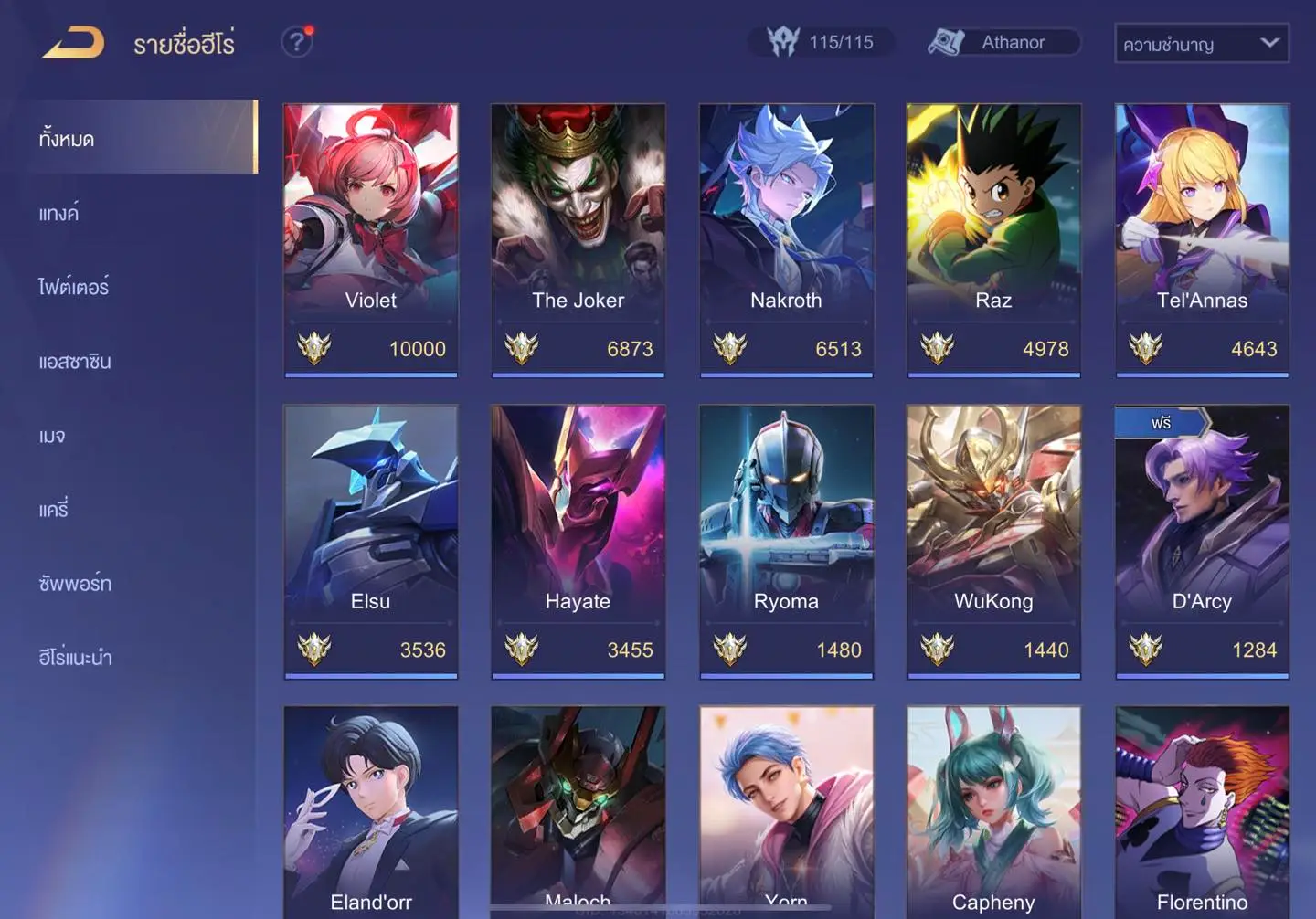
Task: View the ฮีโร่แนะนำ recommended heroes tab
Action: point(75,657)
